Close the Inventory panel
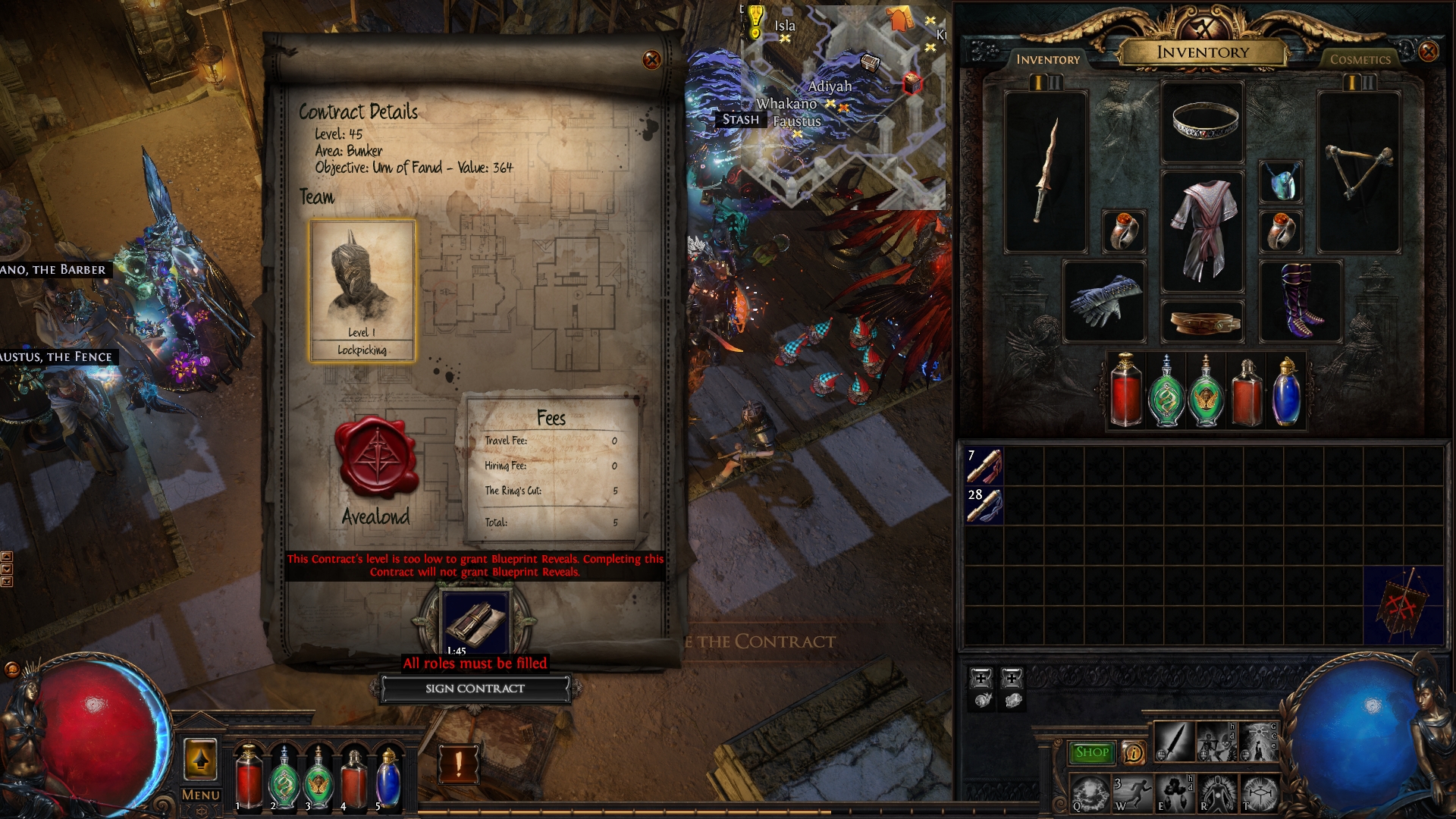Image resolution: width=1456 pixels, height=819 pixels. tap(1428, 52)
